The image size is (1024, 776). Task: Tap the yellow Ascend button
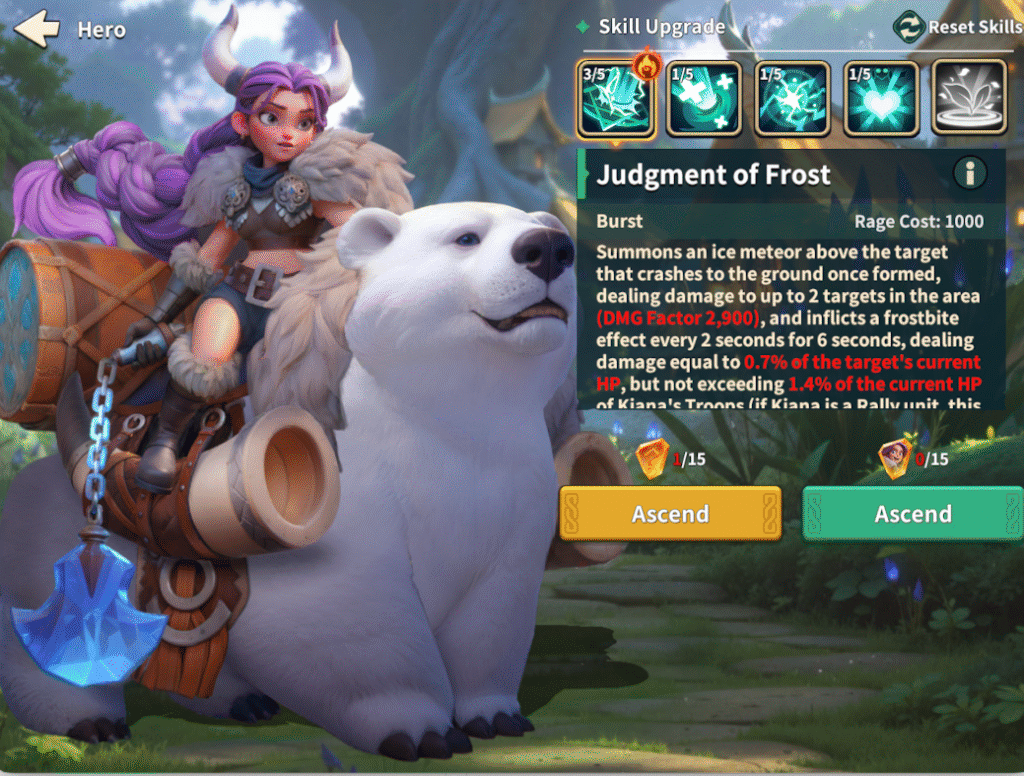(670, 514)
